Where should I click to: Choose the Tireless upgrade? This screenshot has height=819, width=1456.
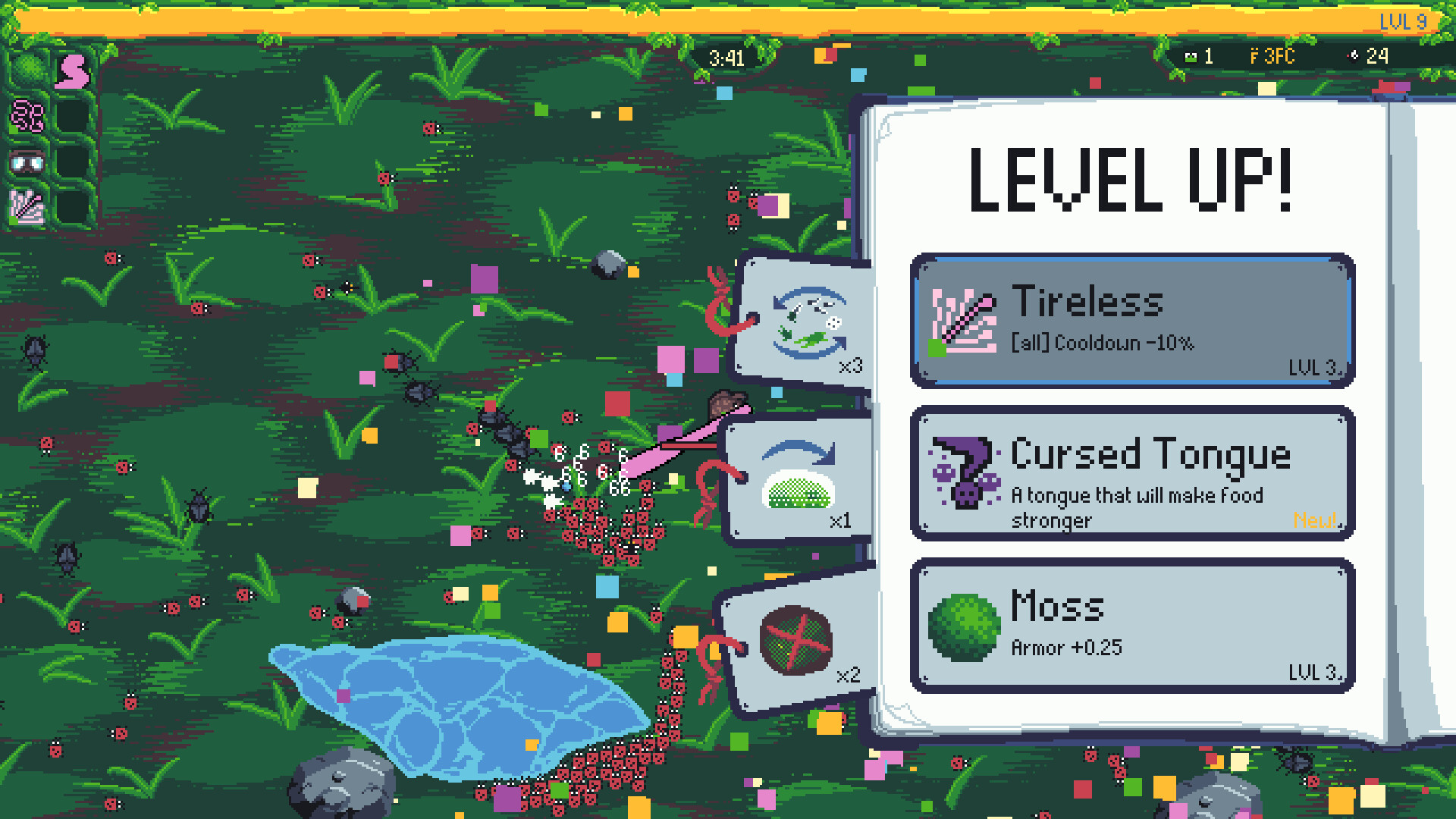[1130, 322]
